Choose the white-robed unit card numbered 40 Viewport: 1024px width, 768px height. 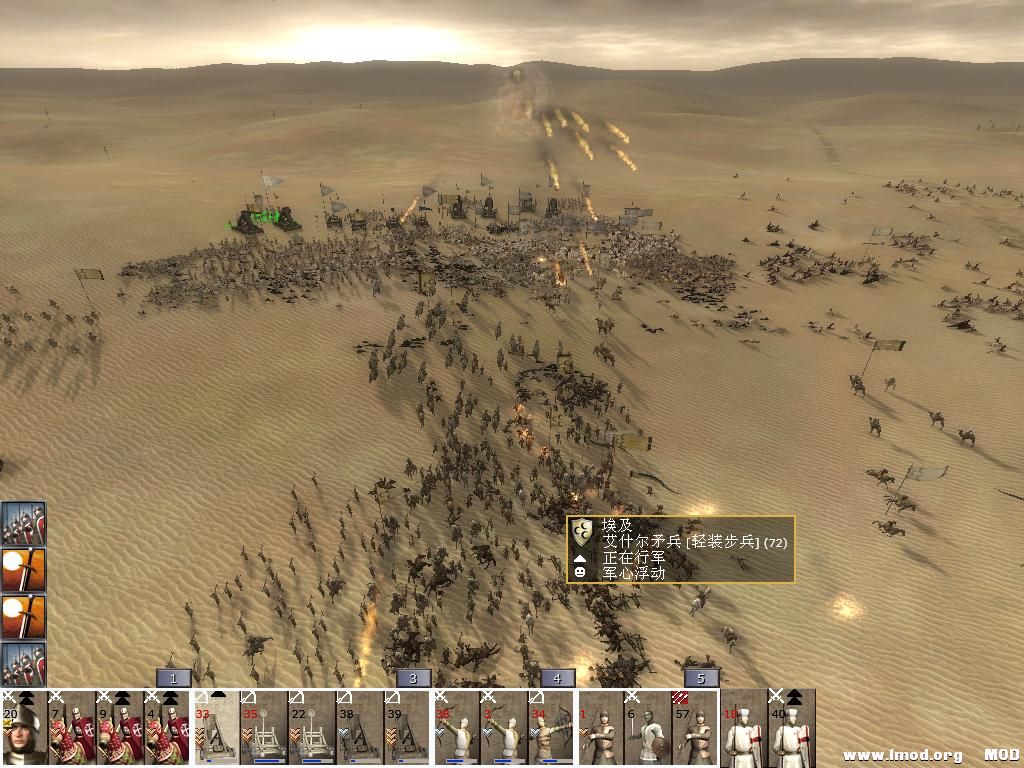pos(792,728)
